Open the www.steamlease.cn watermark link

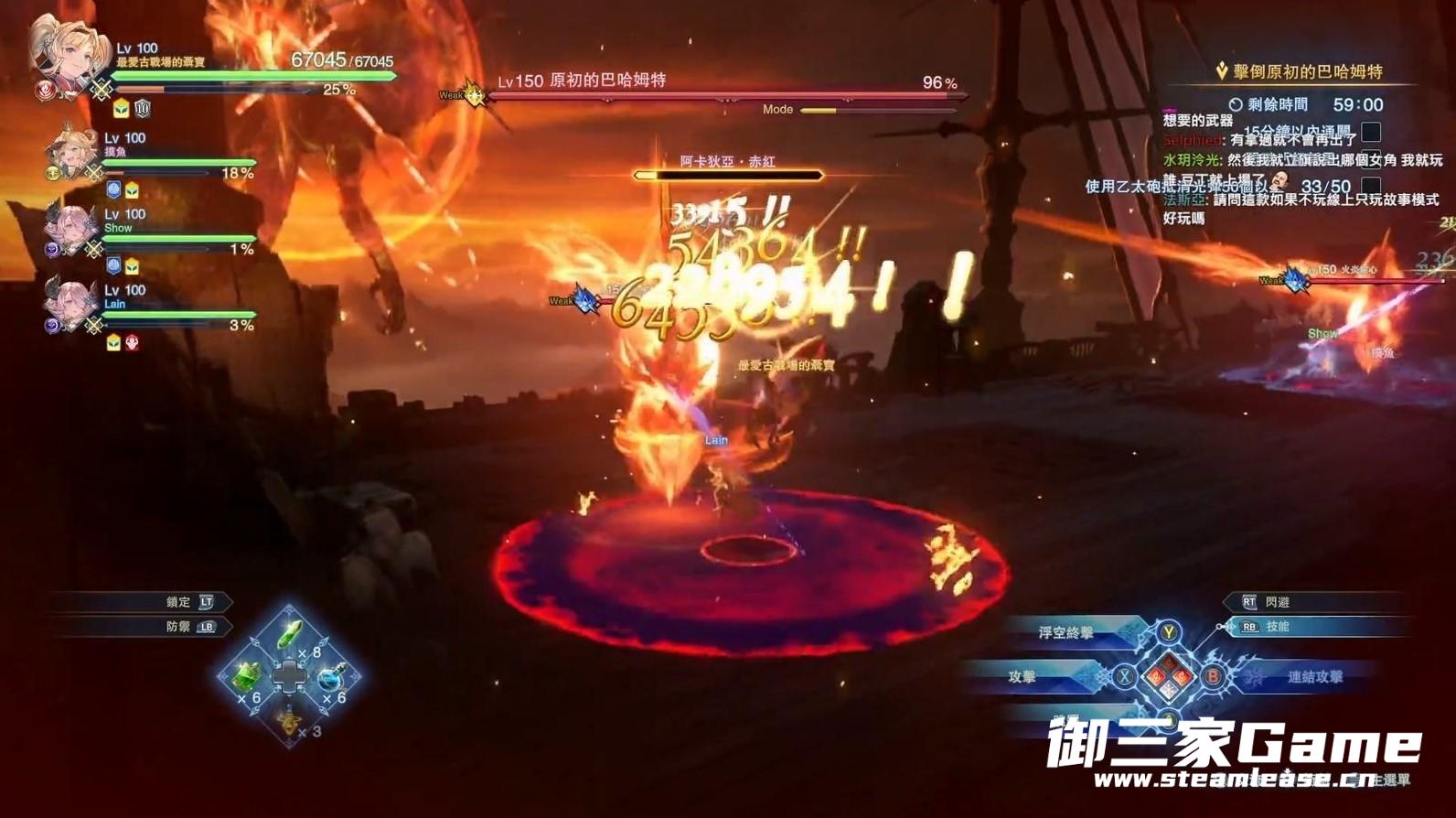[x=1235, y=780]
